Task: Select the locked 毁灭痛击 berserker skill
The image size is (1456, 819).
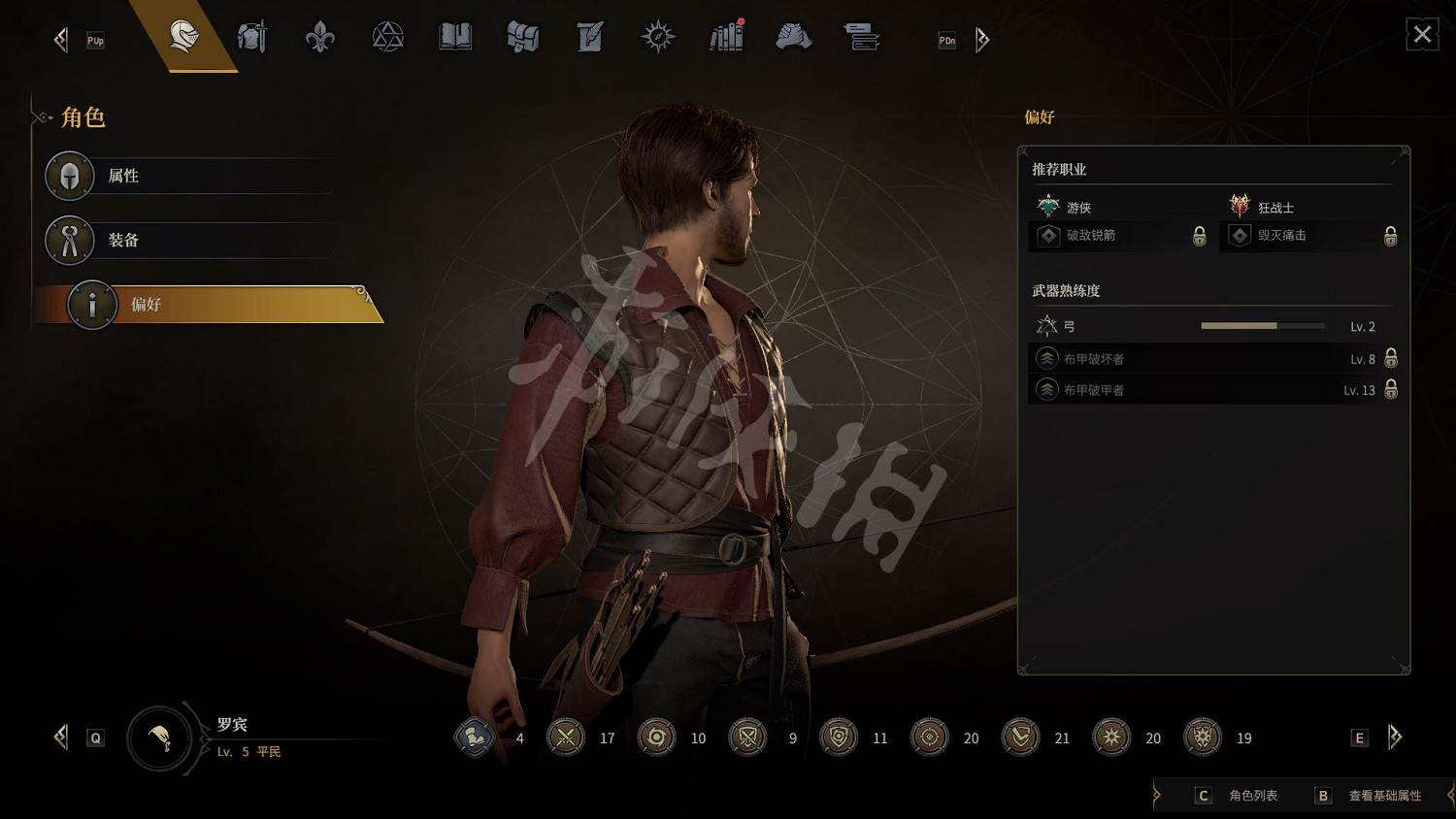Action: 1310,236
